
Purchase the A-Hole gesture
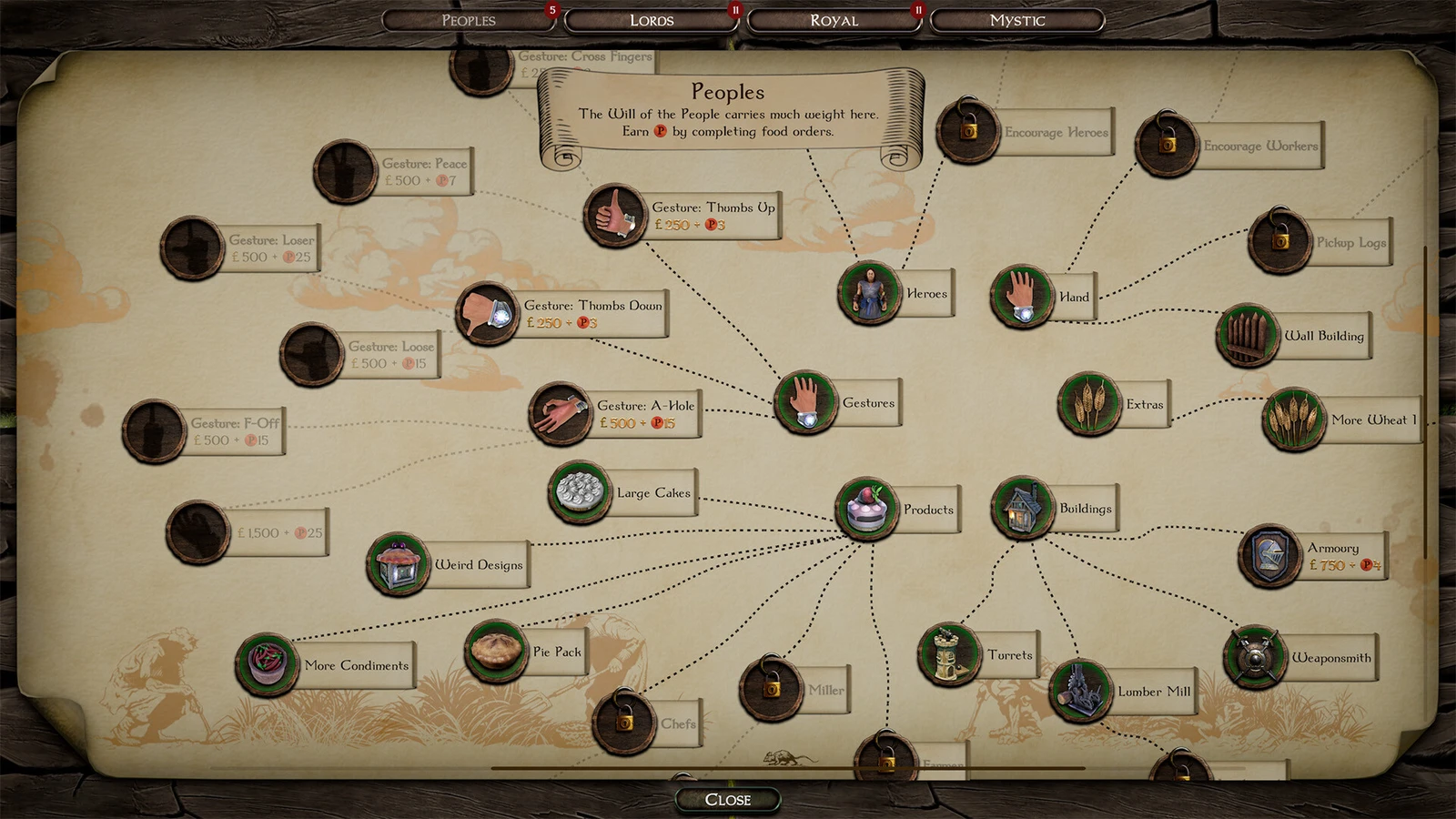(561, 413)
